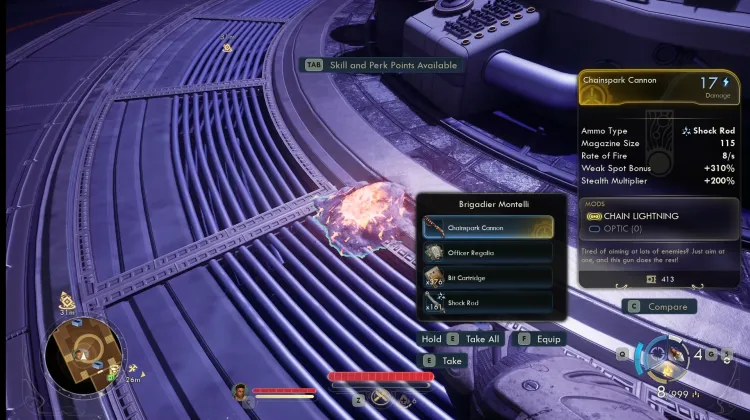Image resolution: width=750 pixels, height=420 pixels.
Task: Compare the Chainspark Cannon stats
Action: 660,306
